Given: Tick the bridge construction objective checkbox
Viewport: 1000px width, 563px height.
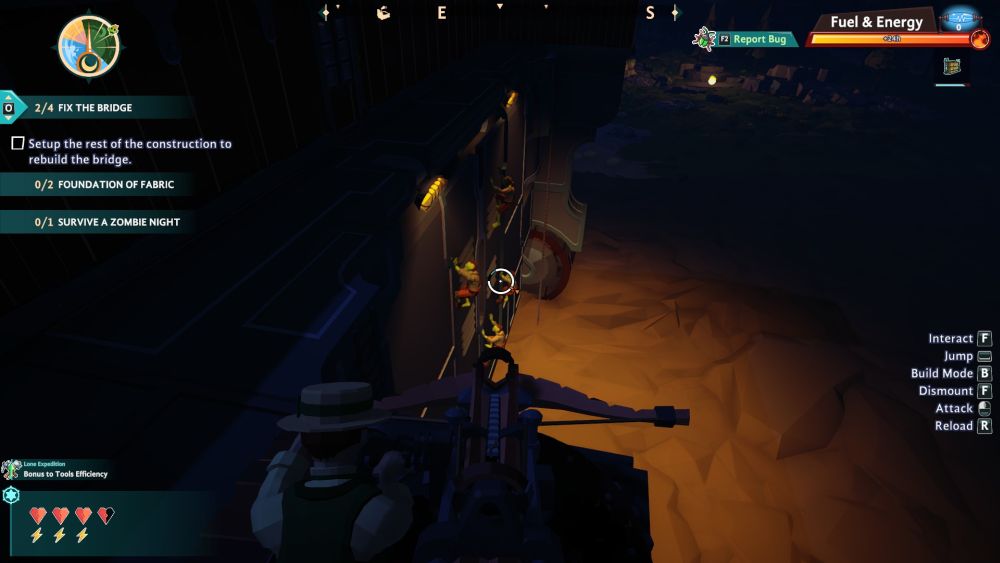Looking at the screenshot, I should coord(17,144).
